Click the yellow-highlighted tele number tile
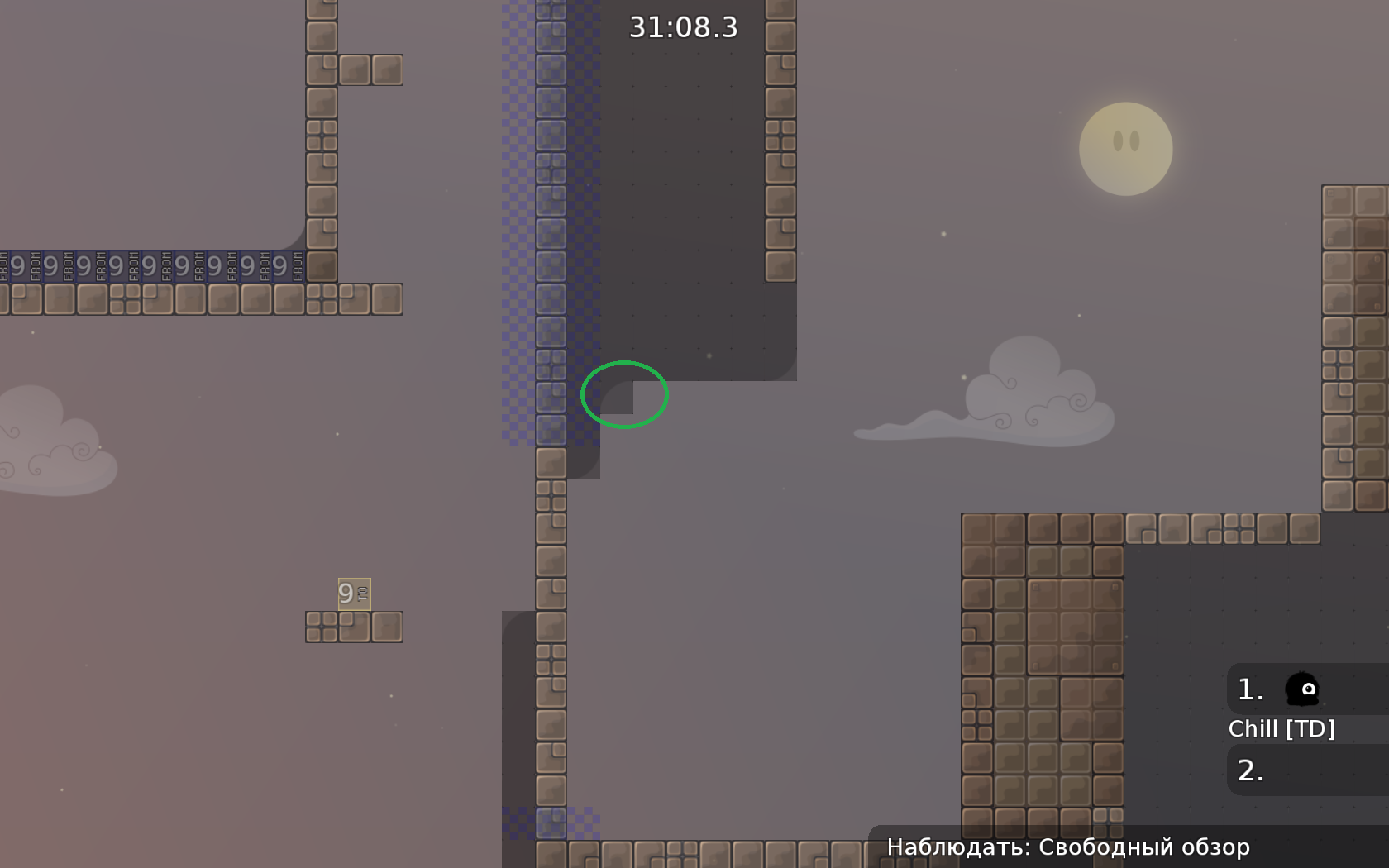 (x=354, y=593)
